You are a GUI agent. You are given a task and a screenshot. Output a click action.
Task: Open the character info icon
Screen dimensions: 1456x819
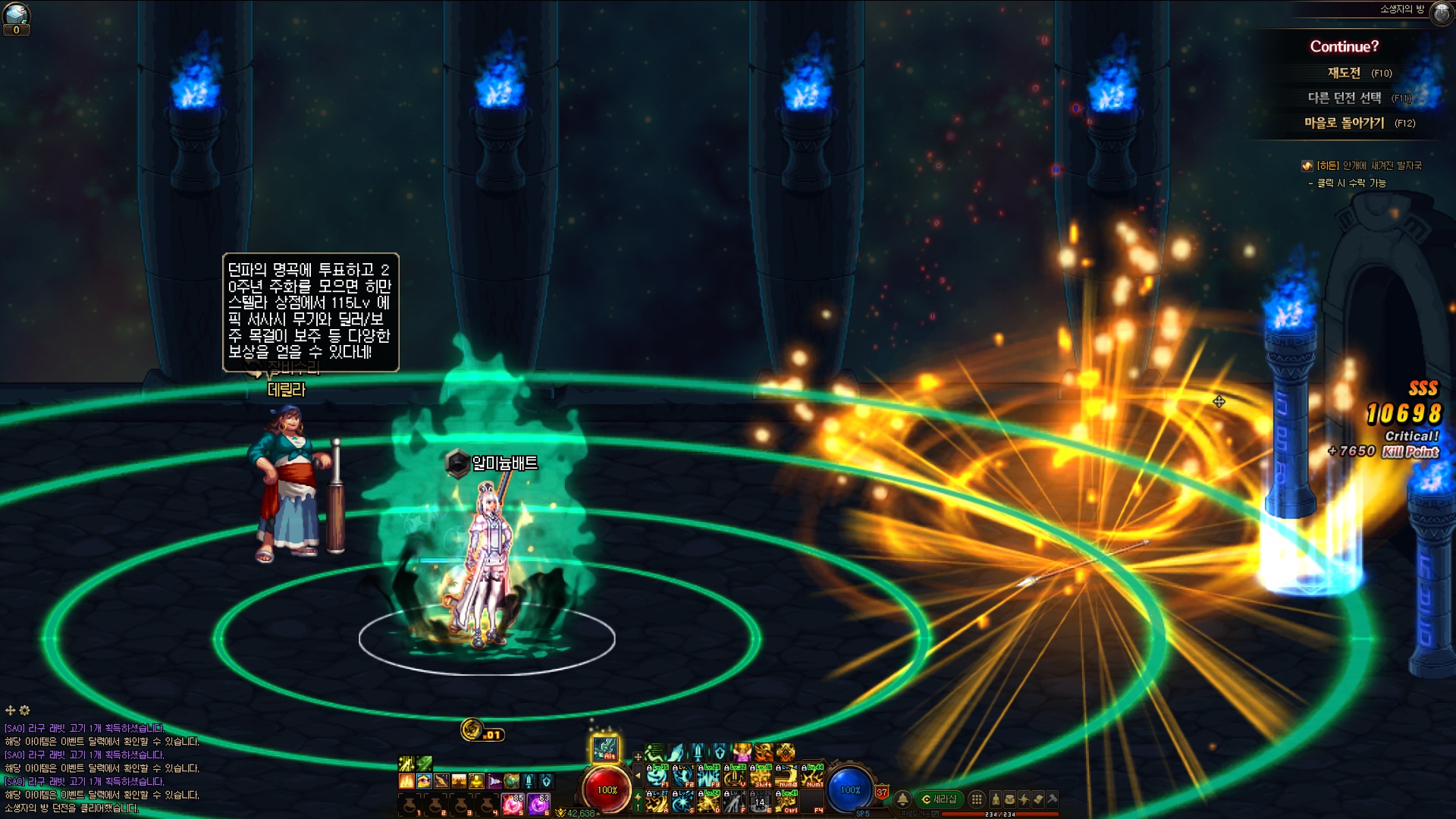[x=996, y=799]
